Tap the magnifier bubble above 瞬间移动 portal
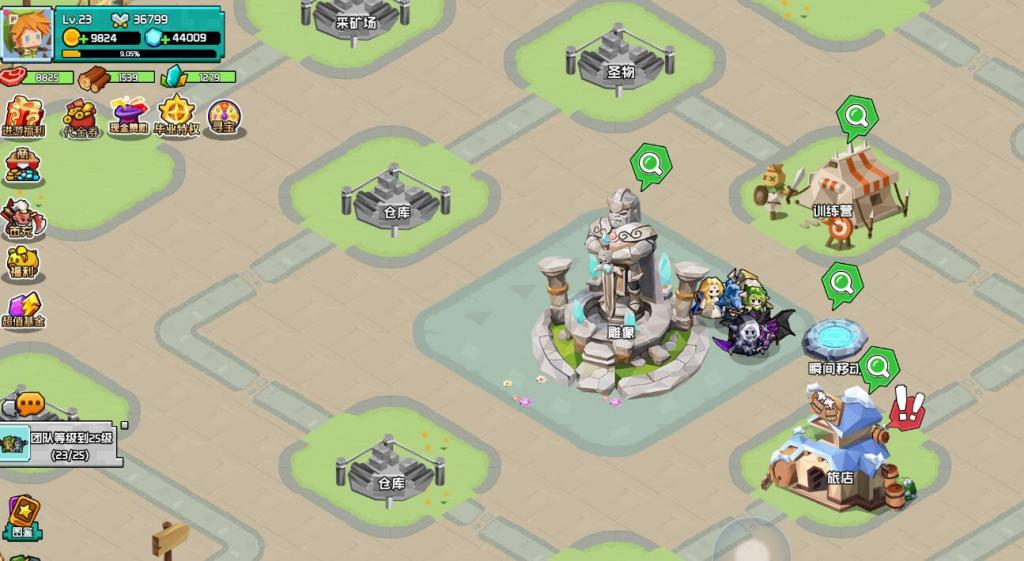The height and width of the screenshot is (561, 1024). pos(841,283)
